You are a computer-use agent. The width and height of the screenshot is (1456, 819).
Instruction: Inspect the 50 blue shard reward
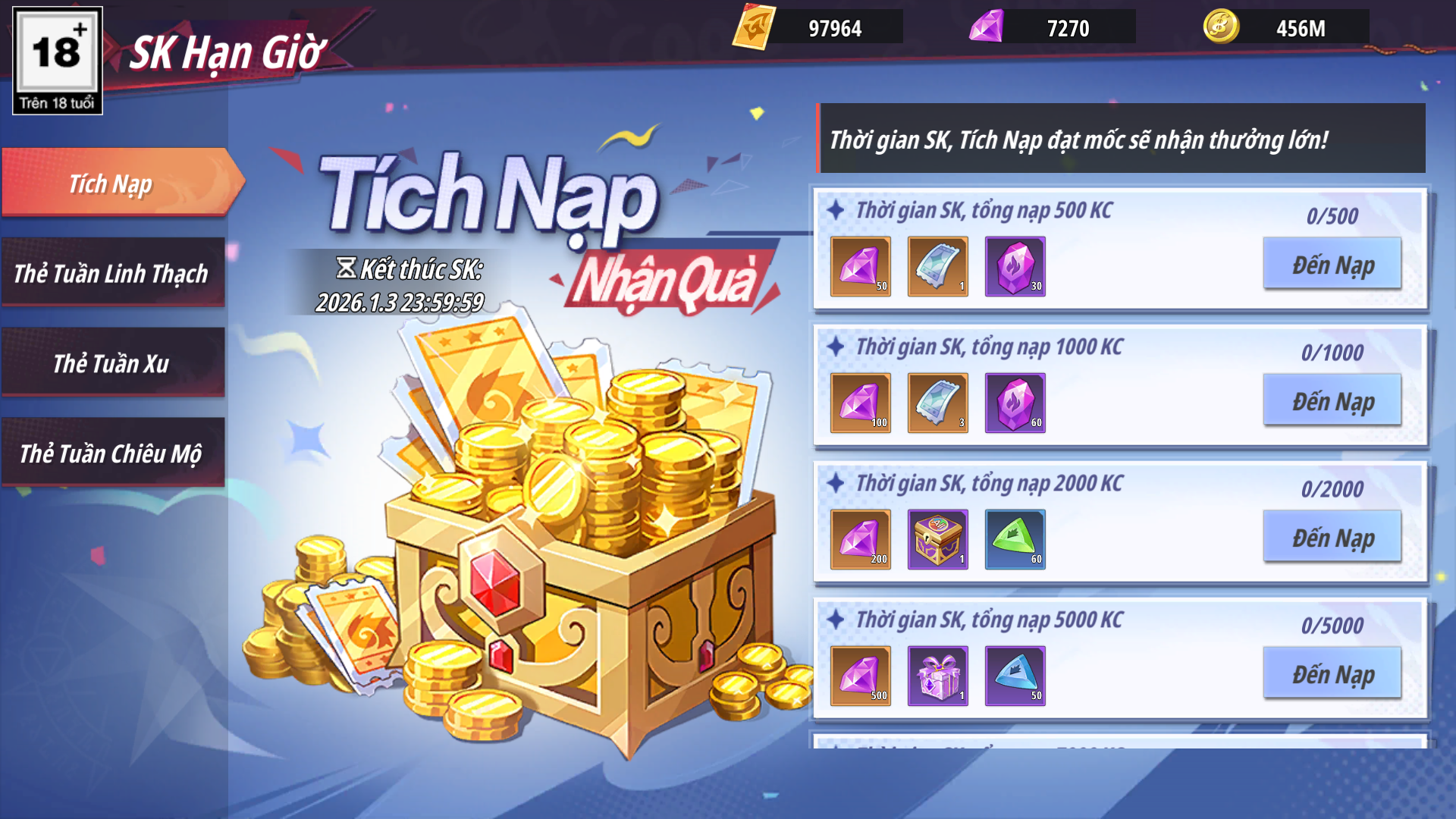tap(1015, 676)
